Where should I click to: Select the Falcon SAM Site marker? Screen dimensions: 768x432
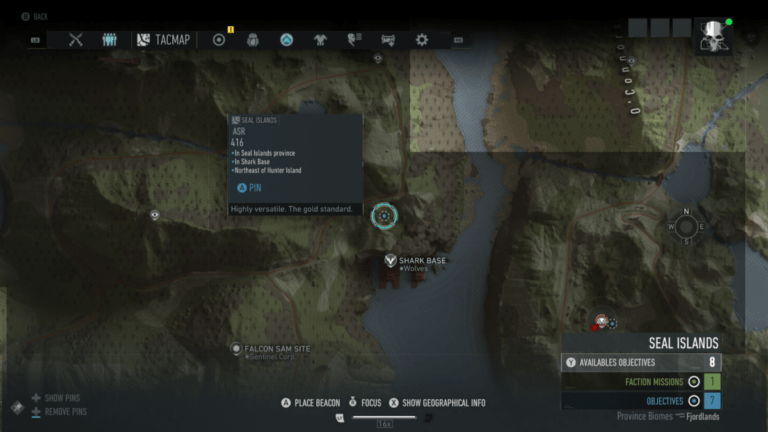coord(236,349)
